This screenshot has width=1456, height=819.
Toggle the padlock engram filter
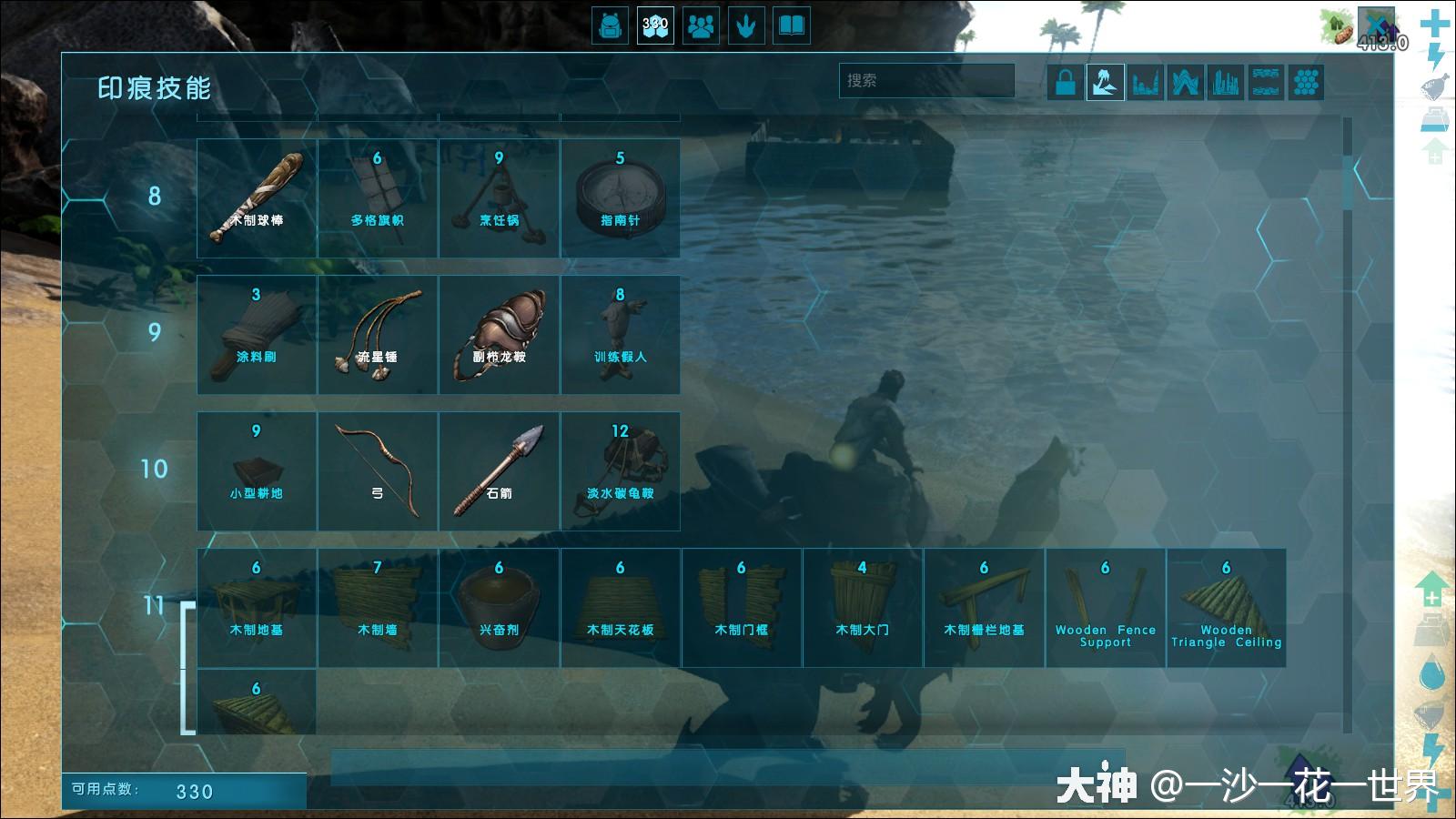coord(1066,83)
